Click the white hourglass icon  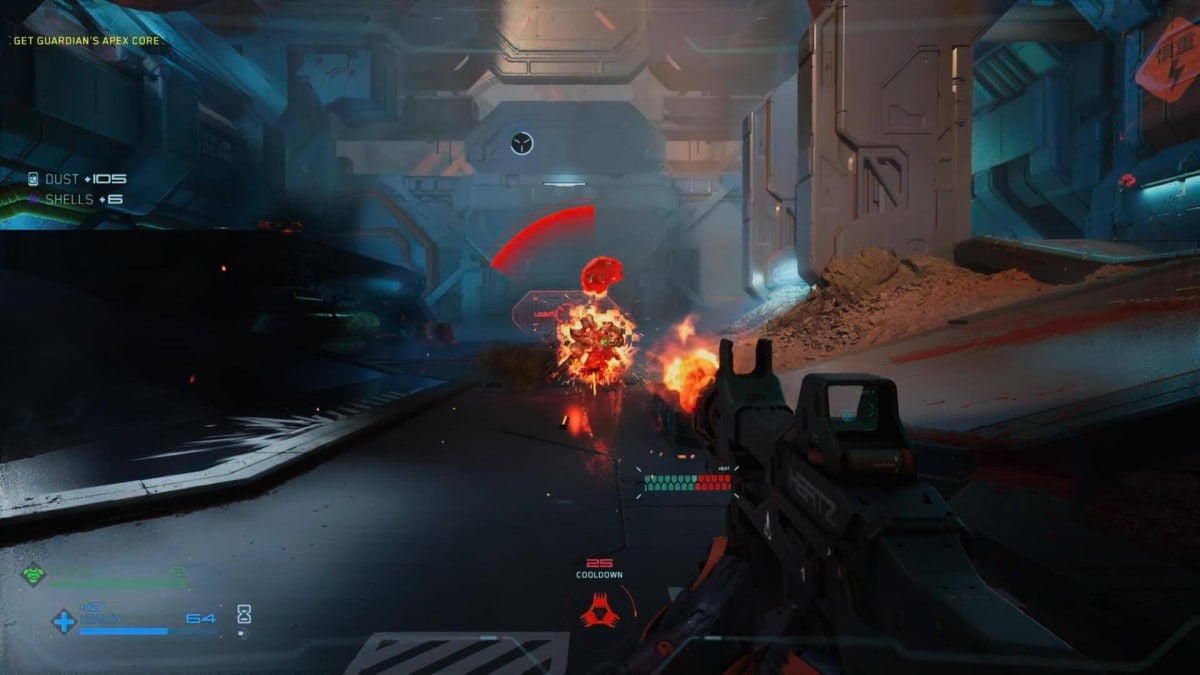click(x=244, y=615)
